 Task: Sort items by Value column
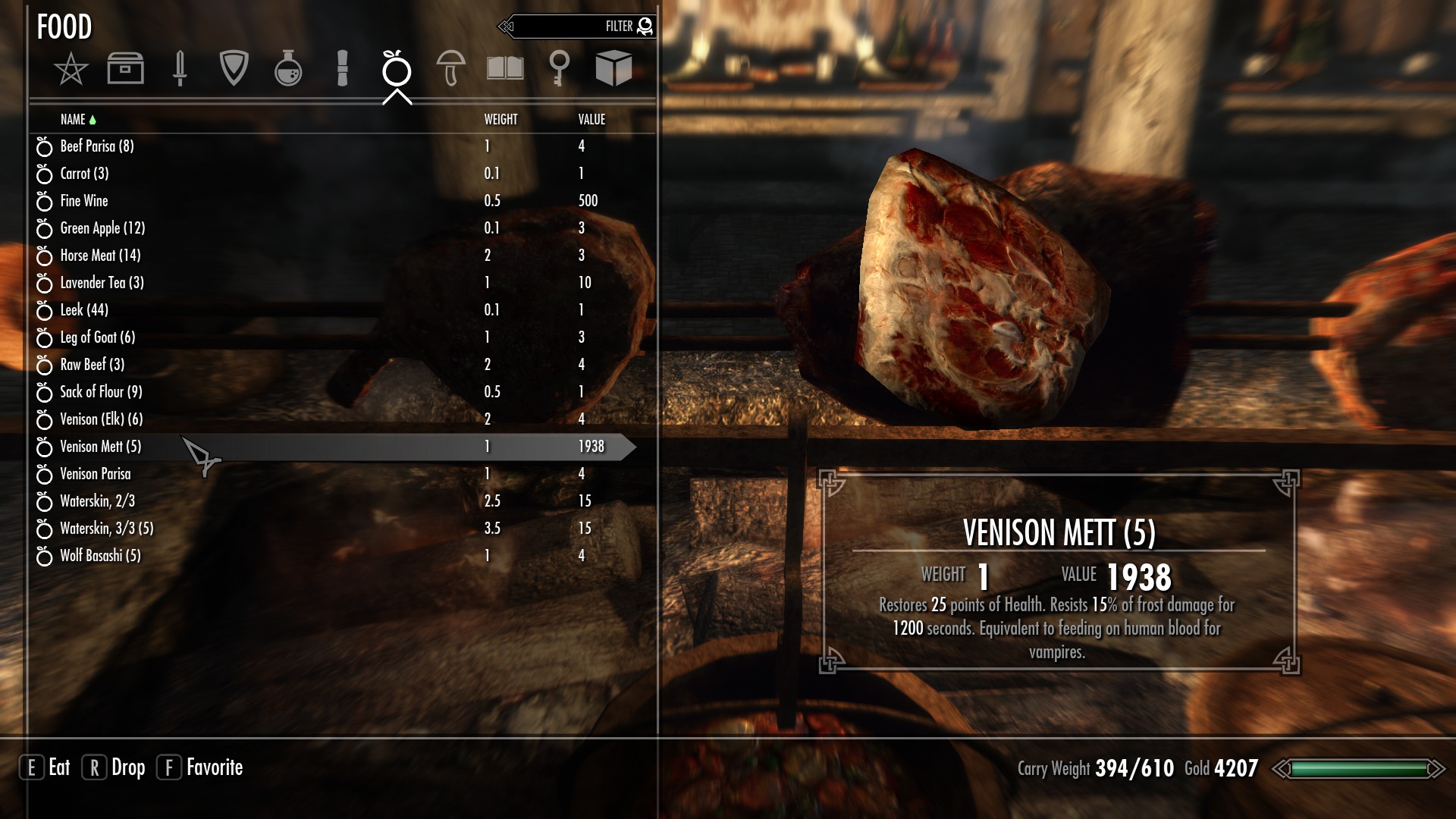coord(591,120)
